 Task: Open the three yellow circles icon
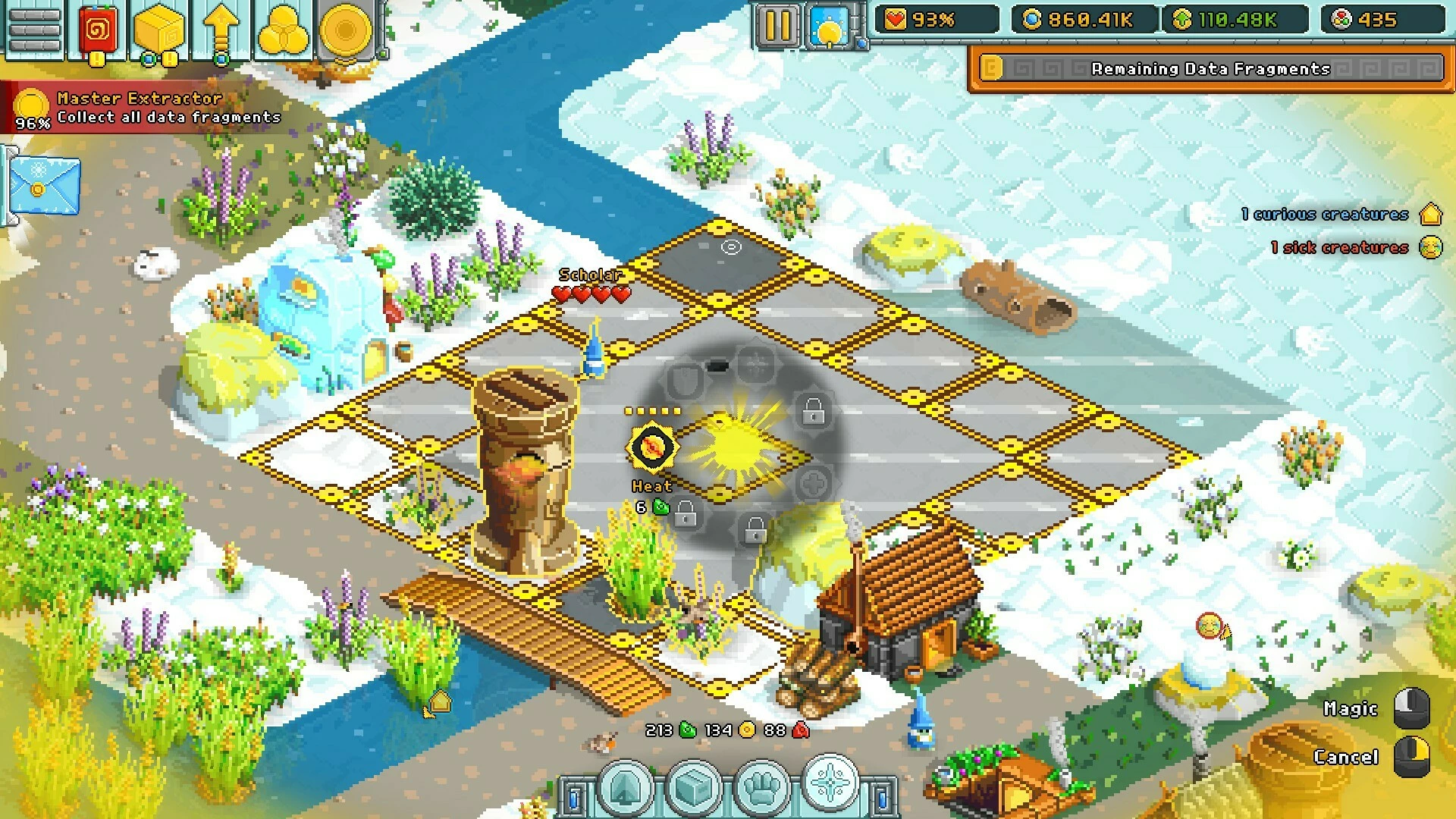coord(283,30)
